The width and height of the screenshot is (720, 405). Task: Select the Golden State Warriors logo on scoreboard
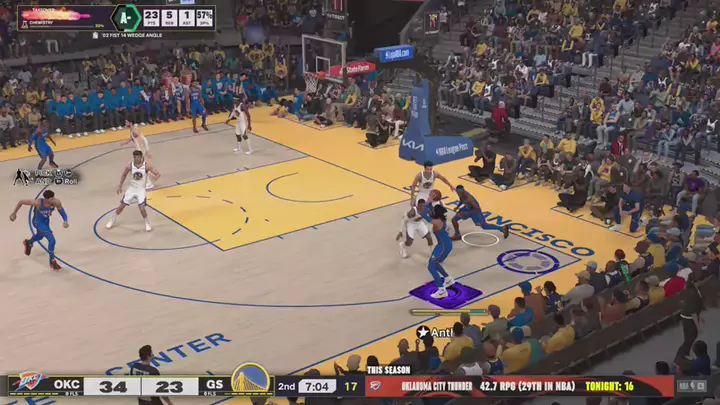point(251,382)
